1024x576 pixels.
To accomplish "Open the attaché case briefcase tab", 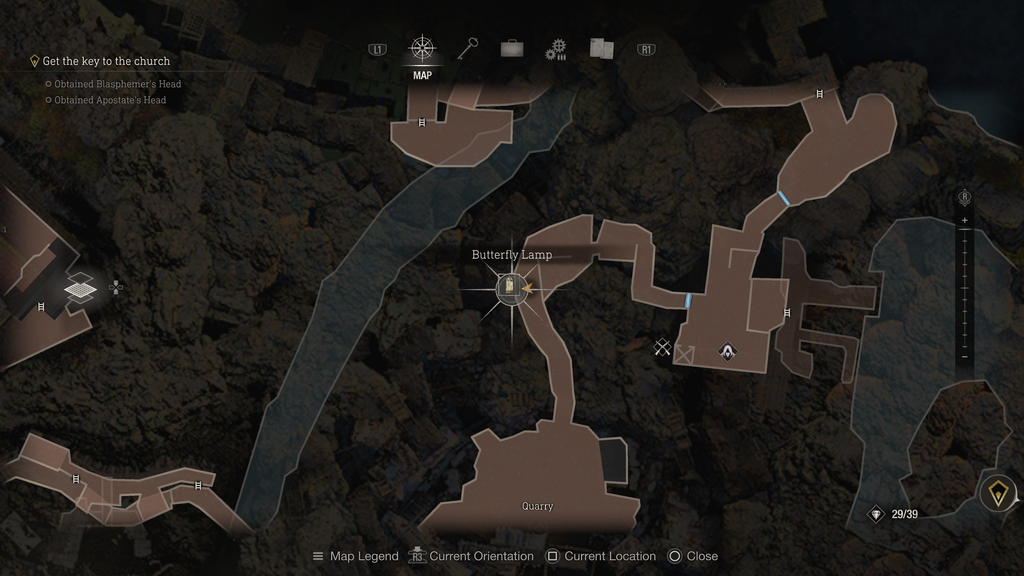I will 512,48.
